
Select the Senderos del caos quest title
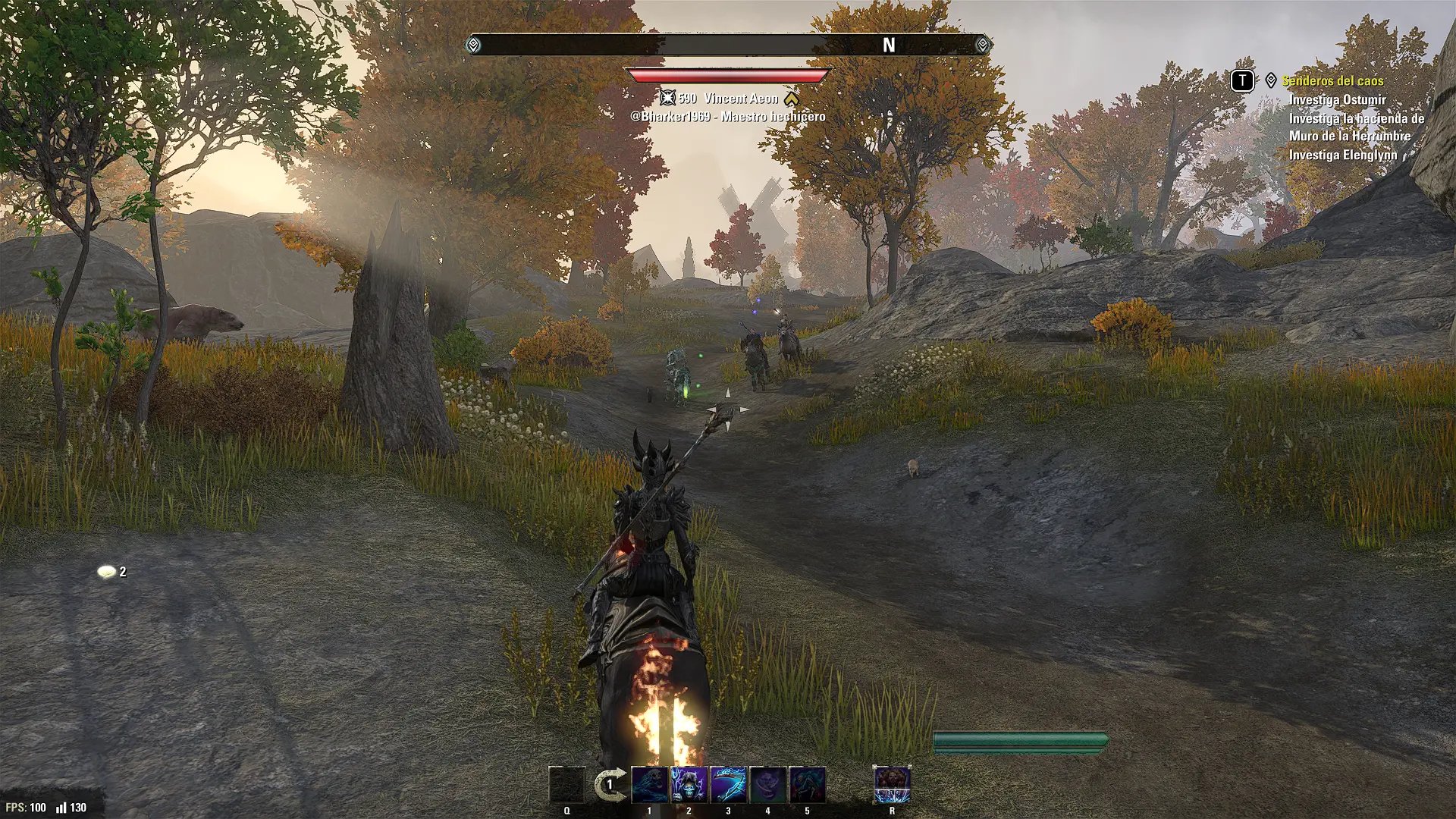[x=1333, y=80]
